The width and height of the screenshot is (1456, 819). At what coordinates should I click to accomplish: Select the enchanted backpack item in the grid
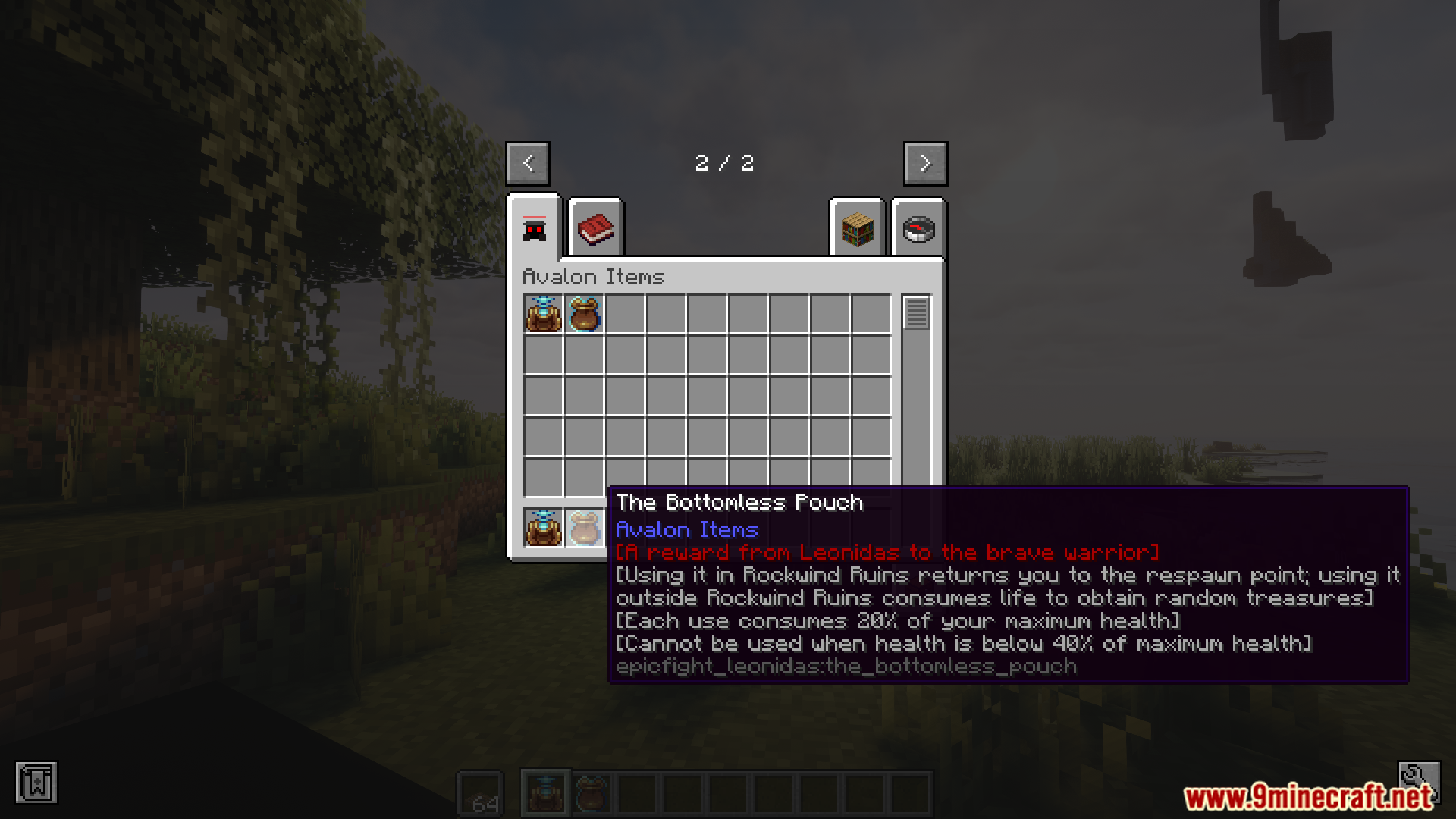tap(542, 315)
